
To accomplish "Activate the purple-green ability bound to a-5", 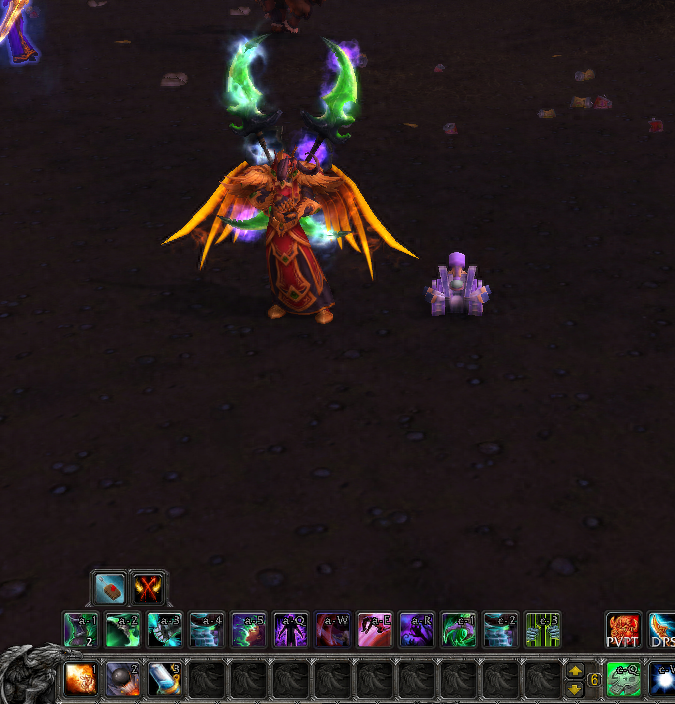I will coord(249,630).
